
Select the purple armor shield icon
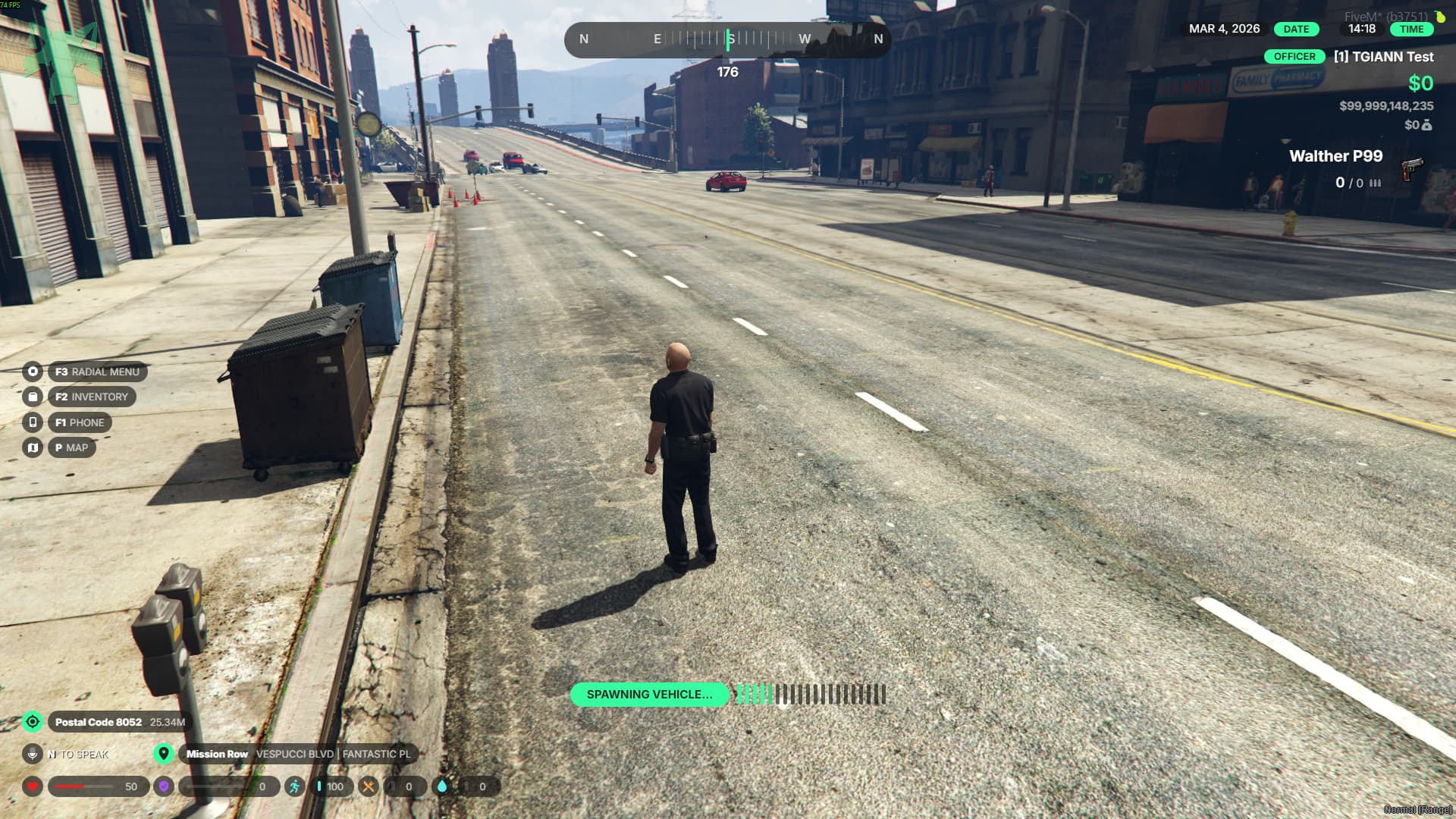coord(163,786)
